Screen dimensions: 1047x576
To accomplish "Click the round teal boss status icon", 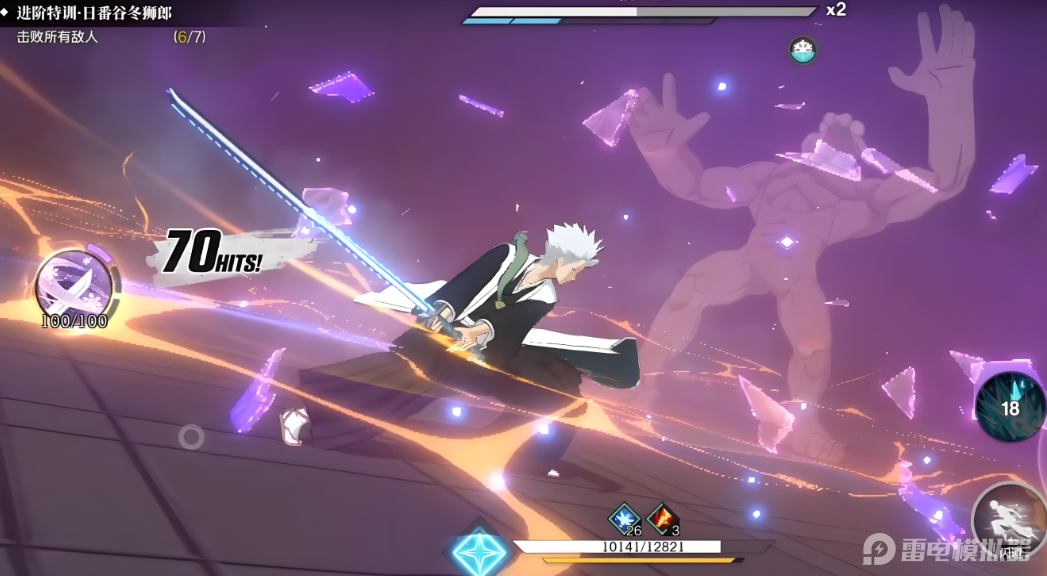I will (802, 49).
